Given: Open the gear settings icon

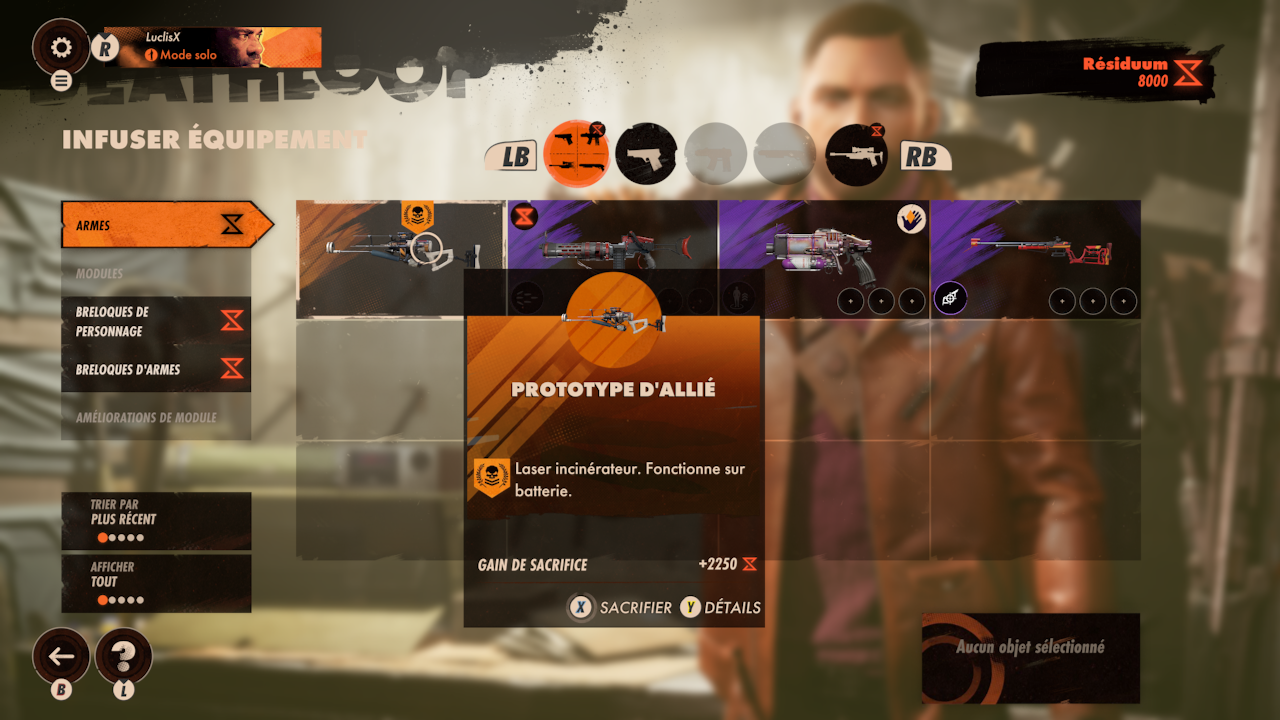Looking at the screenshot, I should [61, 47].
